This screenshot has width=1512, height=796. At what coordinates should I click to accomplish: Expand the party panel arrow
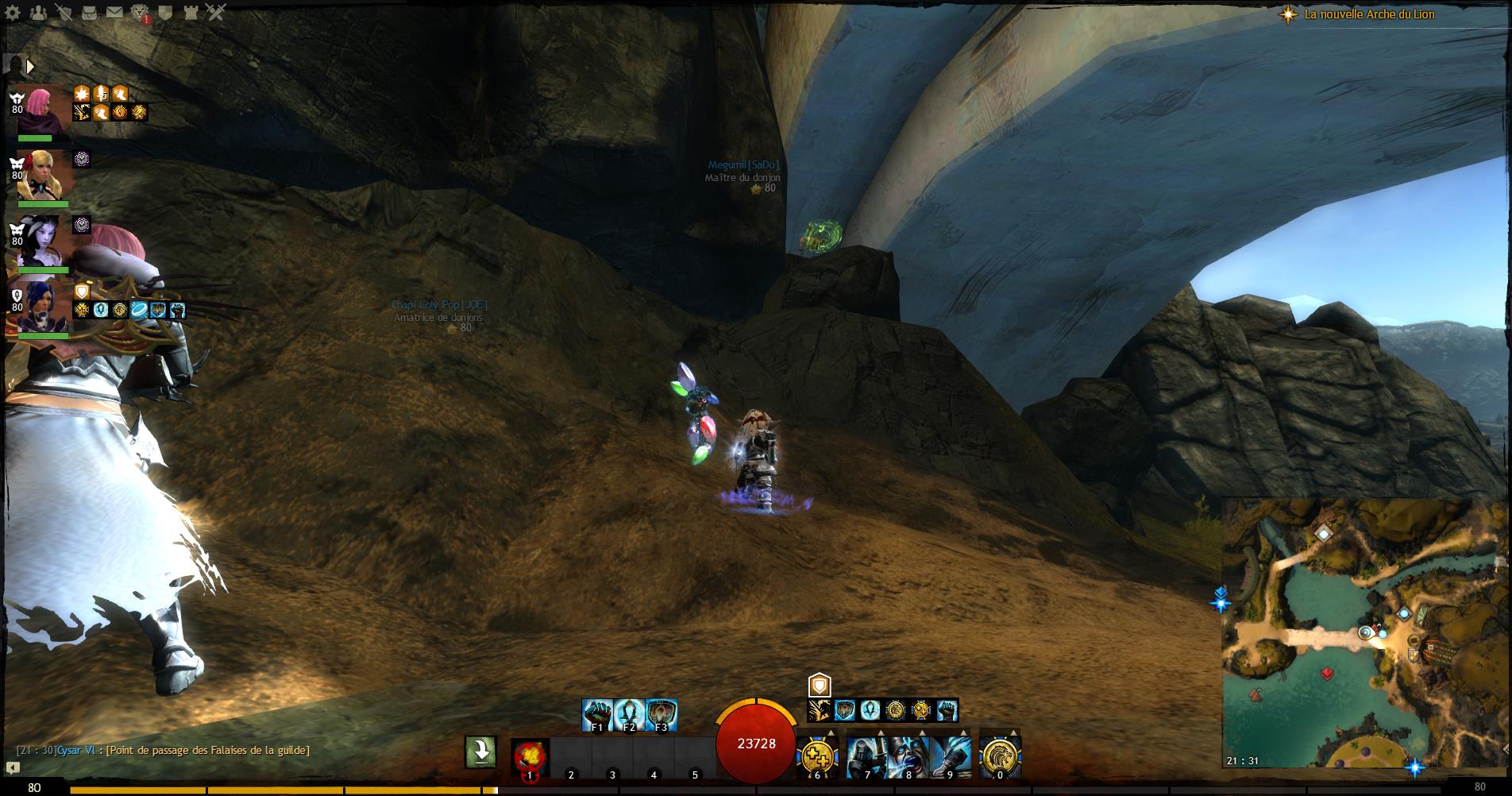click(30, 67)
